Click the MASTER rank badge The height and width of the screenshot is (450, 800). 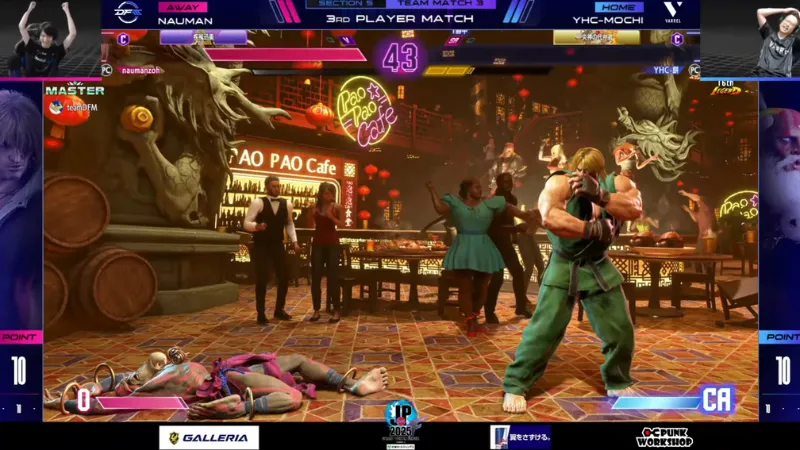75,90
